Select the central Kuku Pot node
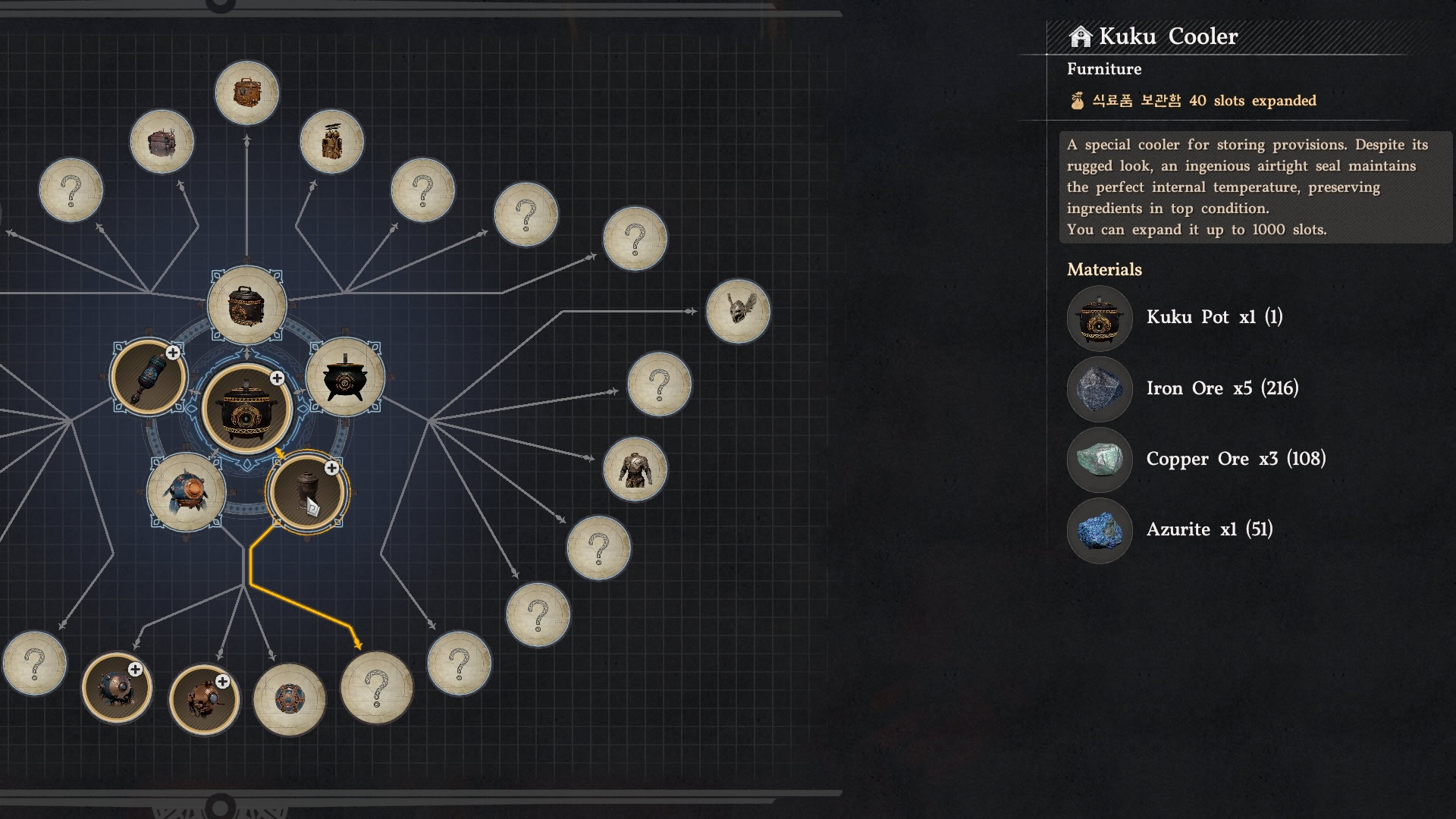The height and width of the screenshot is (819, 1456). point(246,409)
